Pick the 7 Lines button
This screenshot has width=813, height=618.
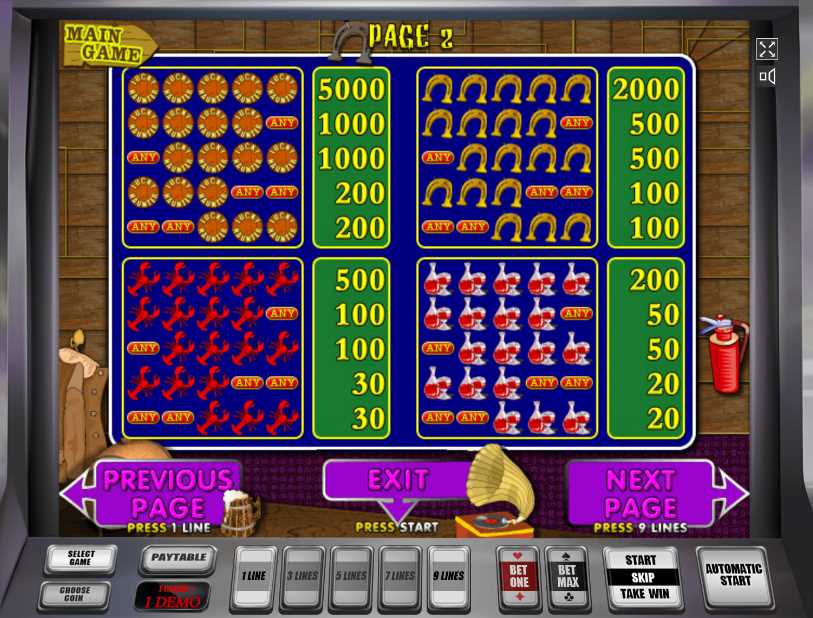pyautogui.click(x=401, y=577)
